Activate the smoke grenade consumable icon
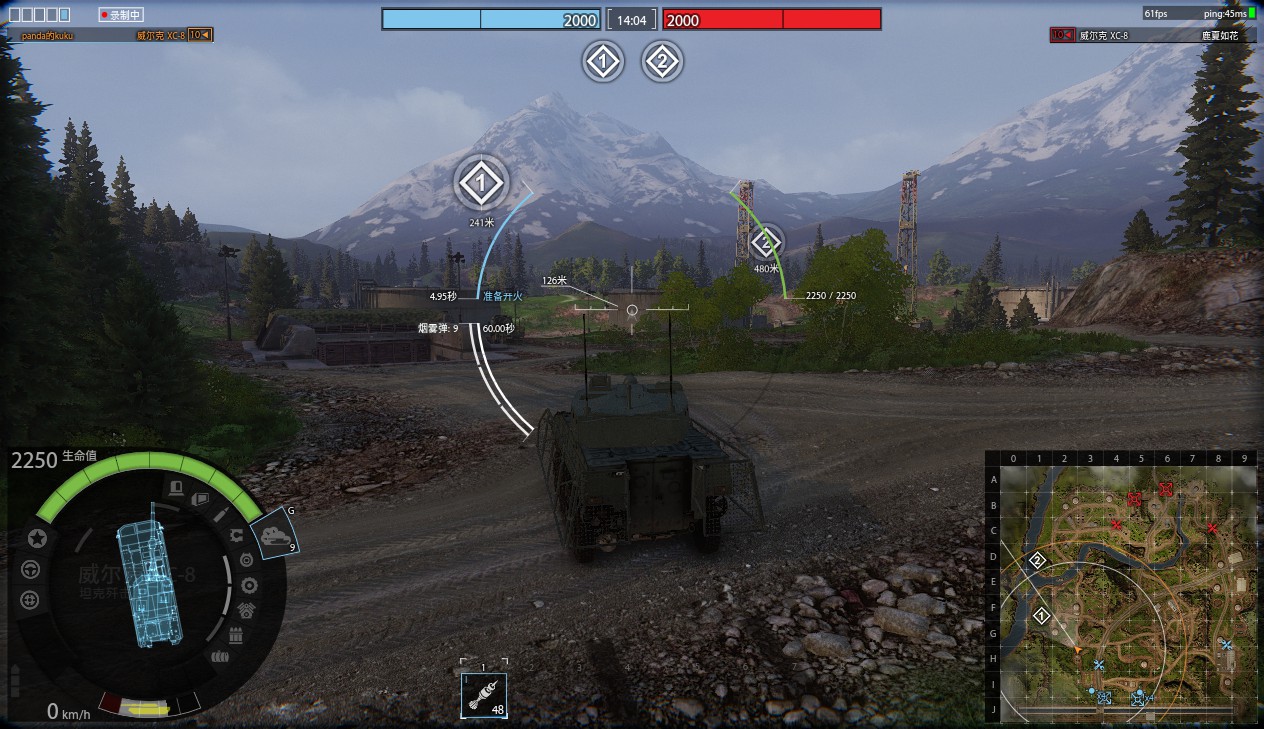This screenshot has height=729, width=1264. (x=275, y=534)
